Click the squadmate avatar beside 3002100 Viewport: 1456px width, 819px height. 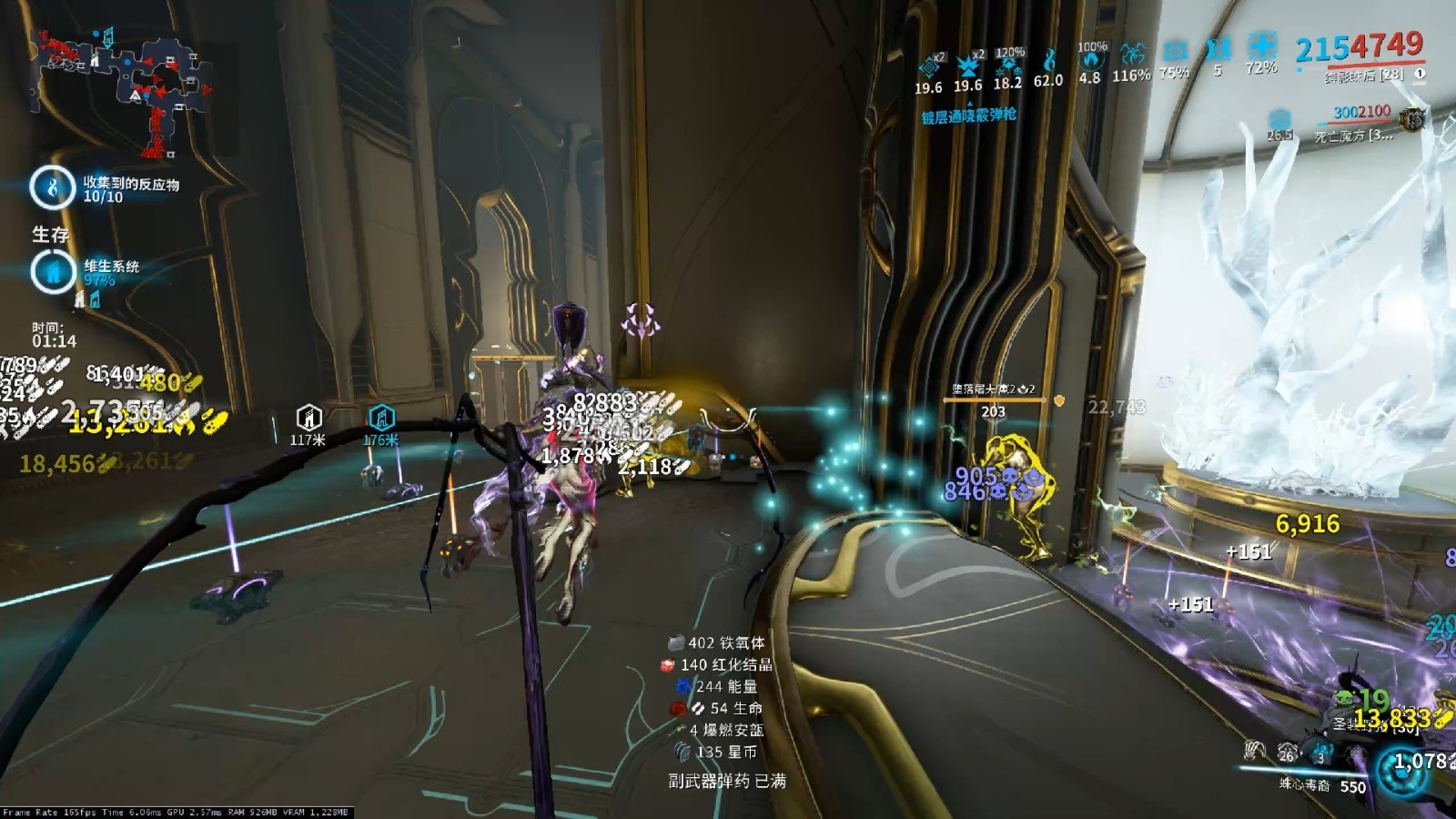[x=1411, y=118]
